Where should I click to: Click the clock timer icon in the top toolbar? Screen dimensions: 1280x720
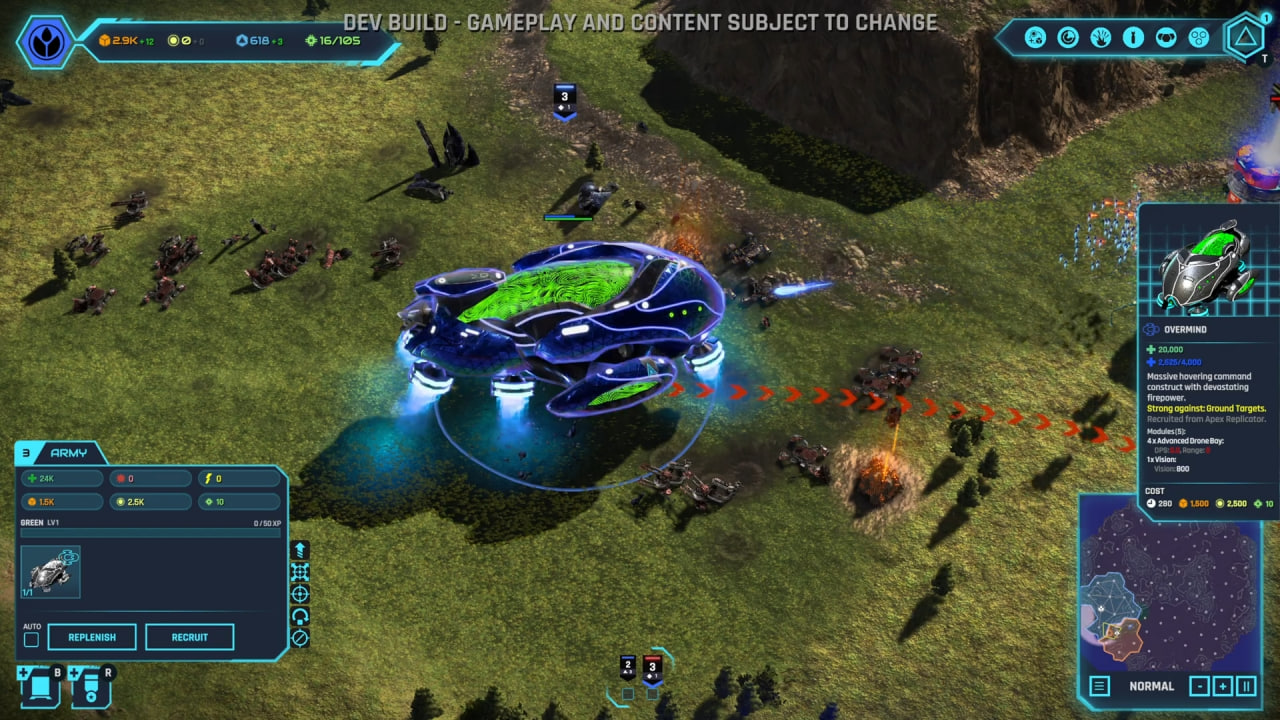[x=1067, y=37]
